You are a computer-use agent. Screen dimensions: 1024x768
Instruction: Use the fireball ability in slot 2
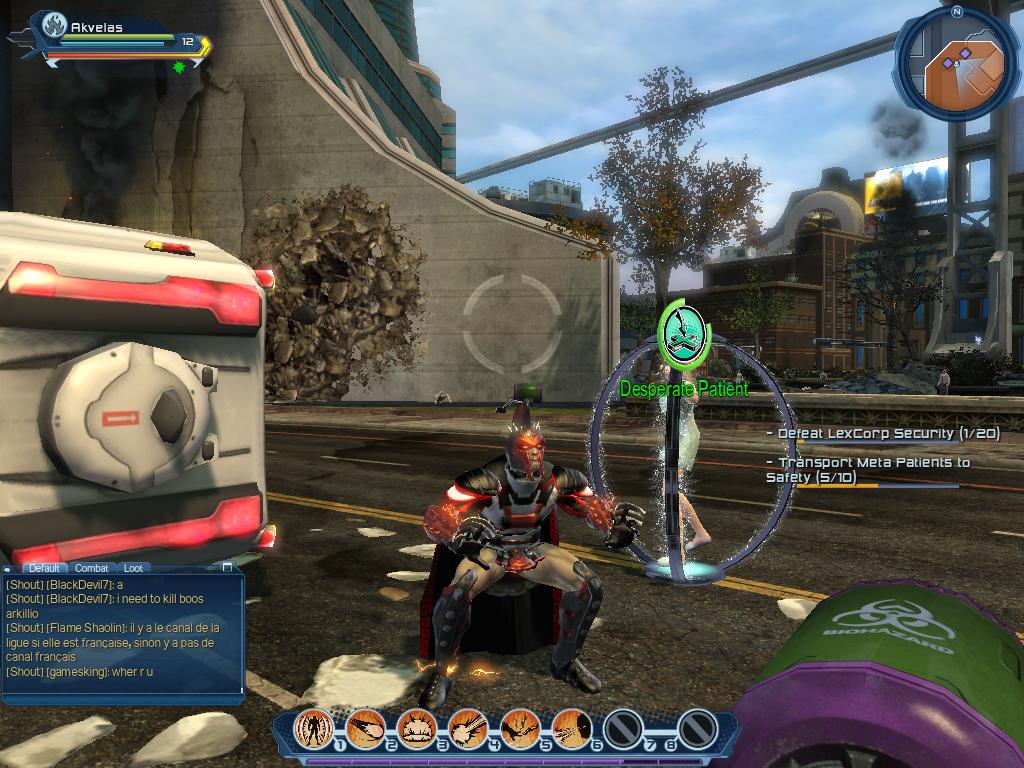click(x=365, y=727)
